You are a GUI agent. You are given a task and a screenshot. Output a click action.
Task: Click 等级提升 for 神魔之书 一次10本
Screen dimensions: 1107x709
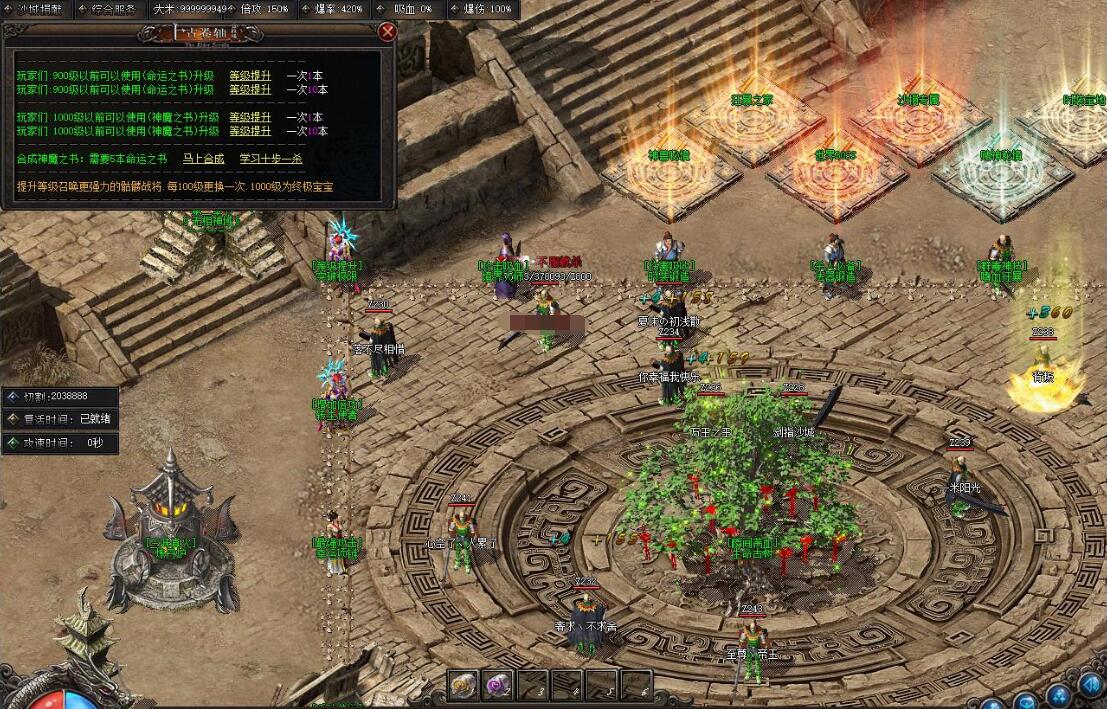pos(250,131)
